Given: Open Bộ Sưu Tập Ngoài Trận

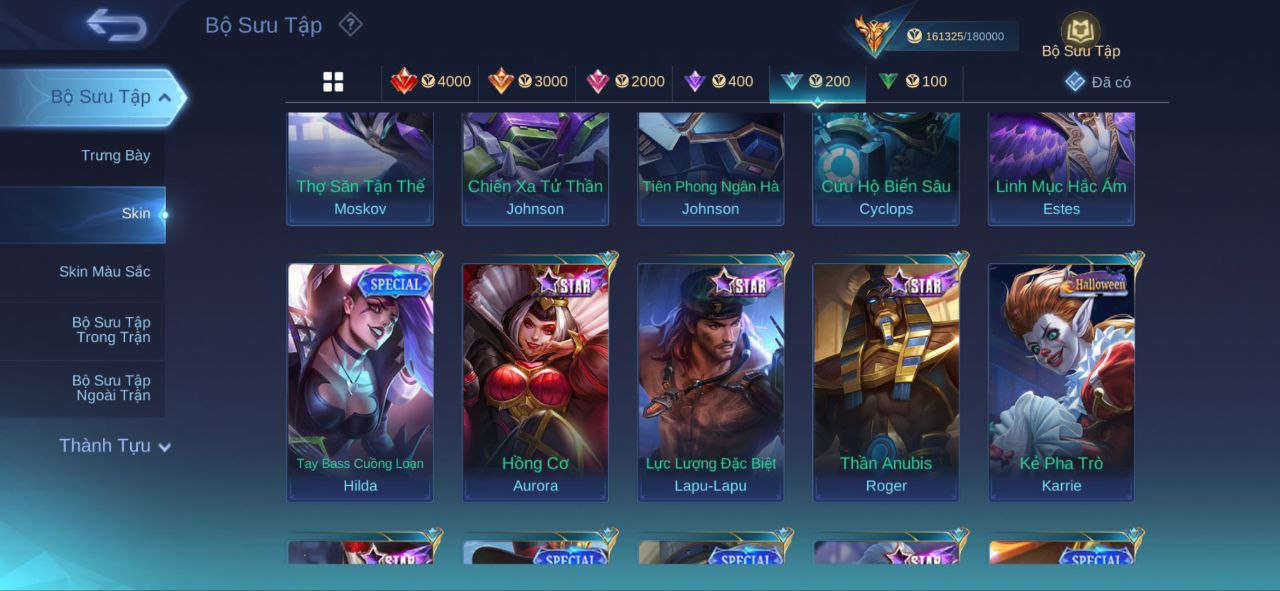Looking at the screenshot, I should (110, 388).
